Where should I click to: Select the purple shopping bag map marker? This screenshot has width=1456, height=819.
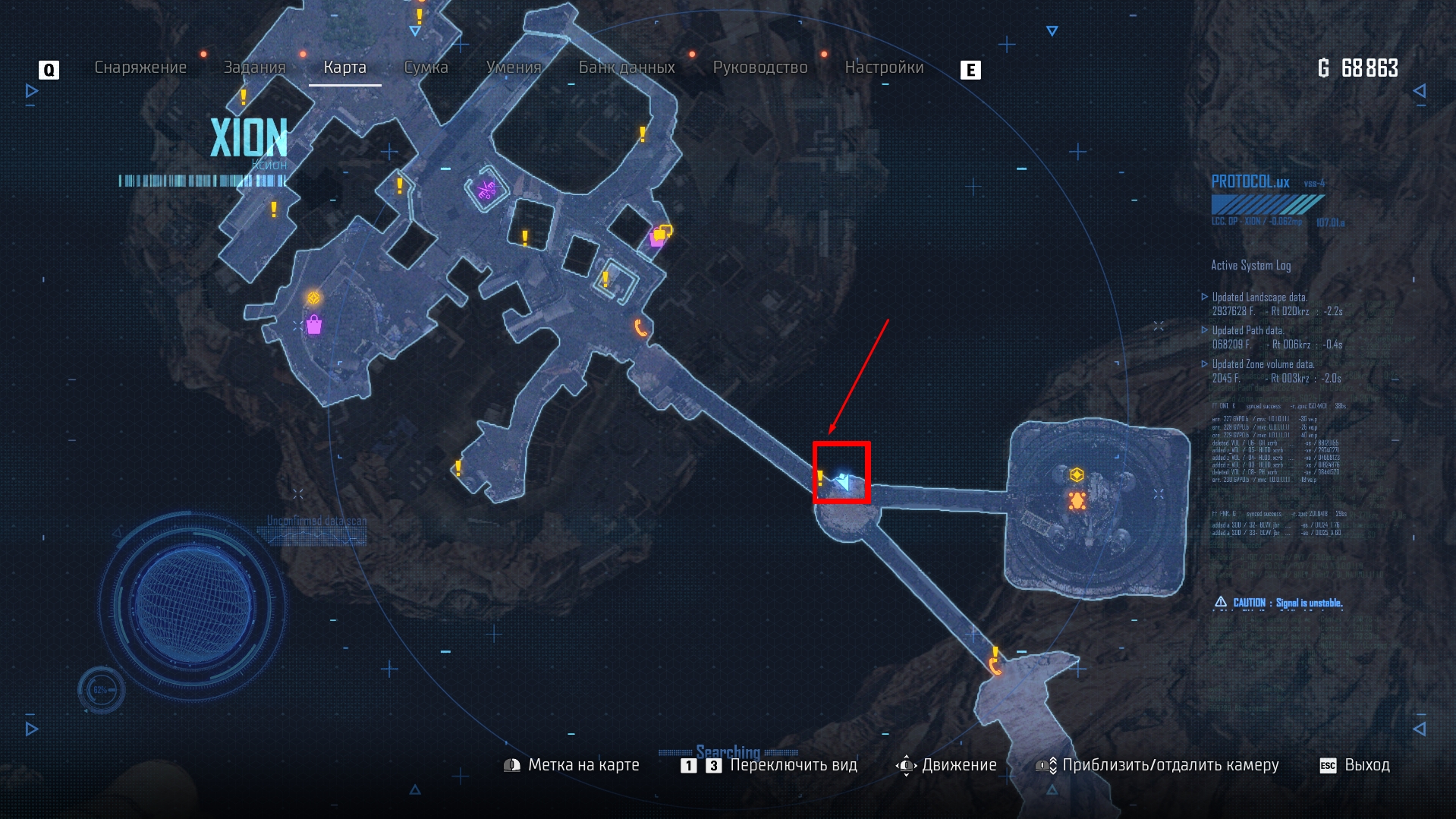click(314, 326)
